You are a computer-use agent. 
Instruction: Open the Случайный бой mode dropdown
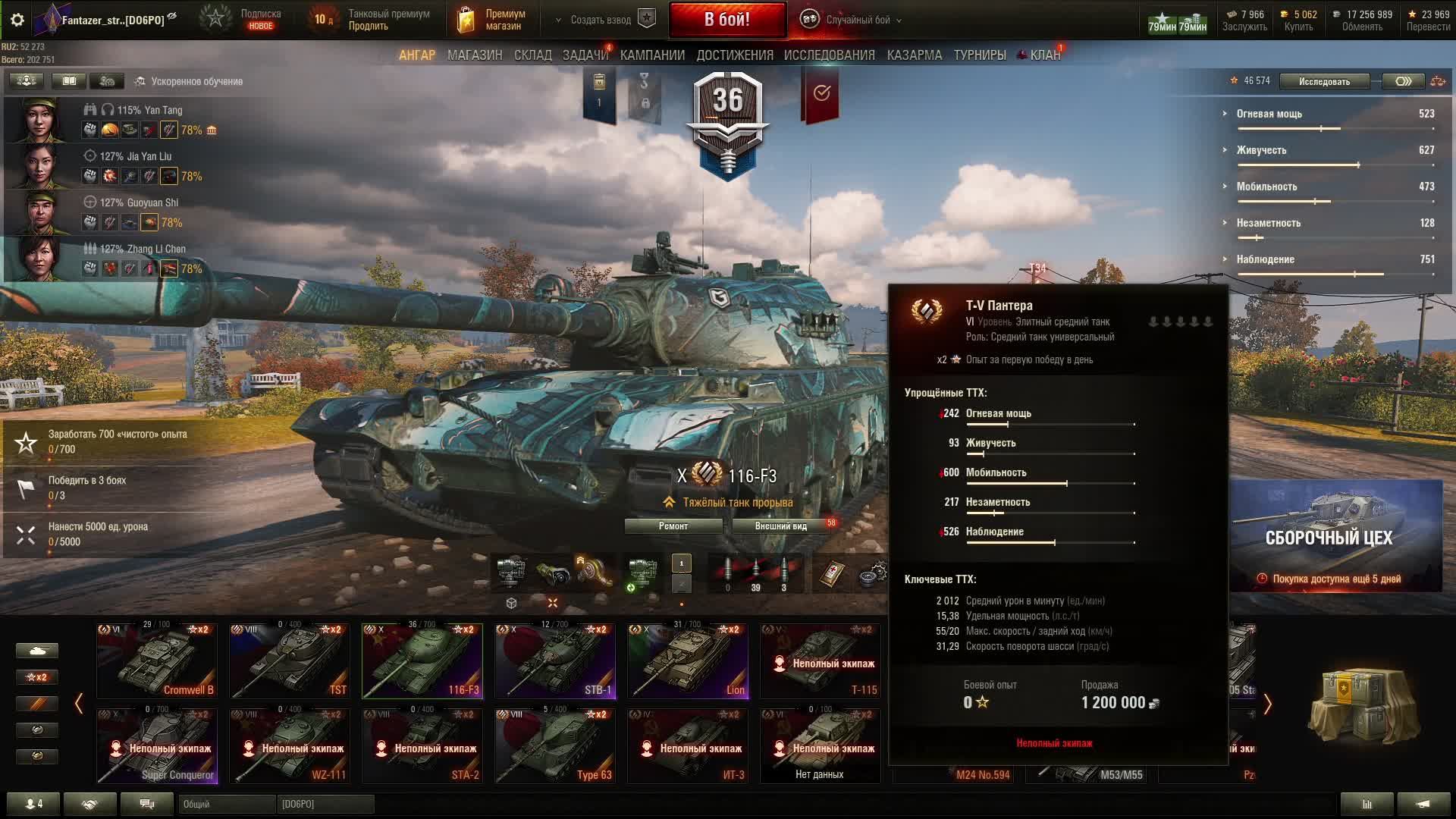coord(855,20)
